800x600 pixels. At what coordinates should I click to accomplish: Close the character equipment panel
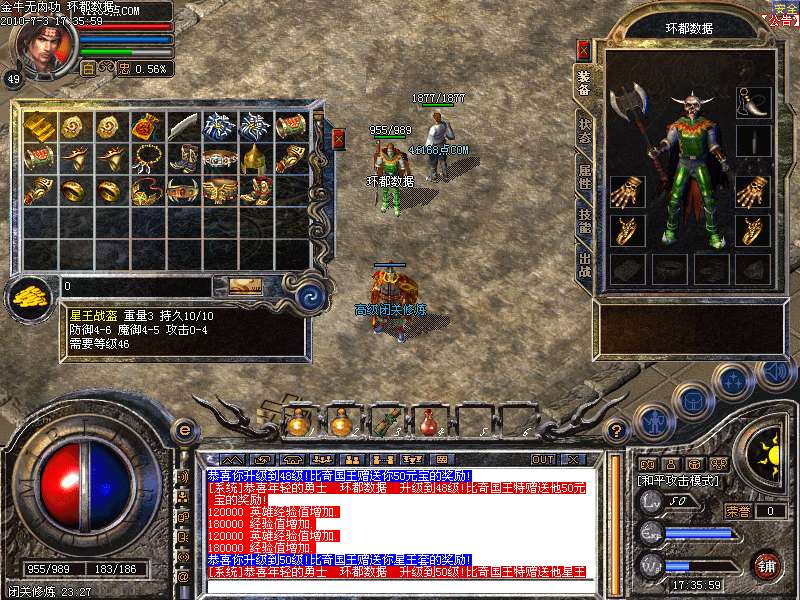tap(584, 50)
